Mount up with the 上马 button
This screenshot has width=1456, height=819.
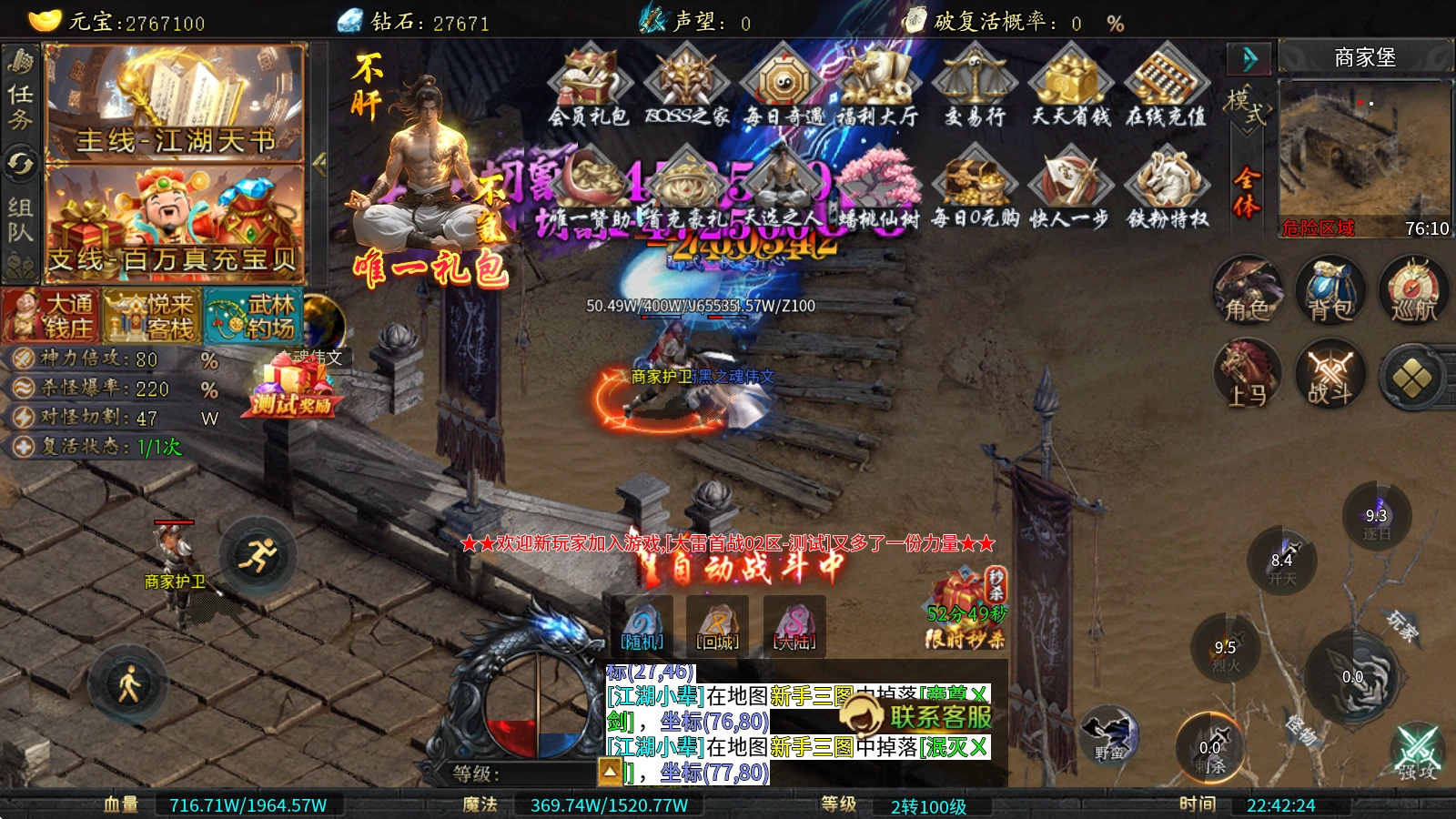pyautogui.click(x=1247, y=375)
